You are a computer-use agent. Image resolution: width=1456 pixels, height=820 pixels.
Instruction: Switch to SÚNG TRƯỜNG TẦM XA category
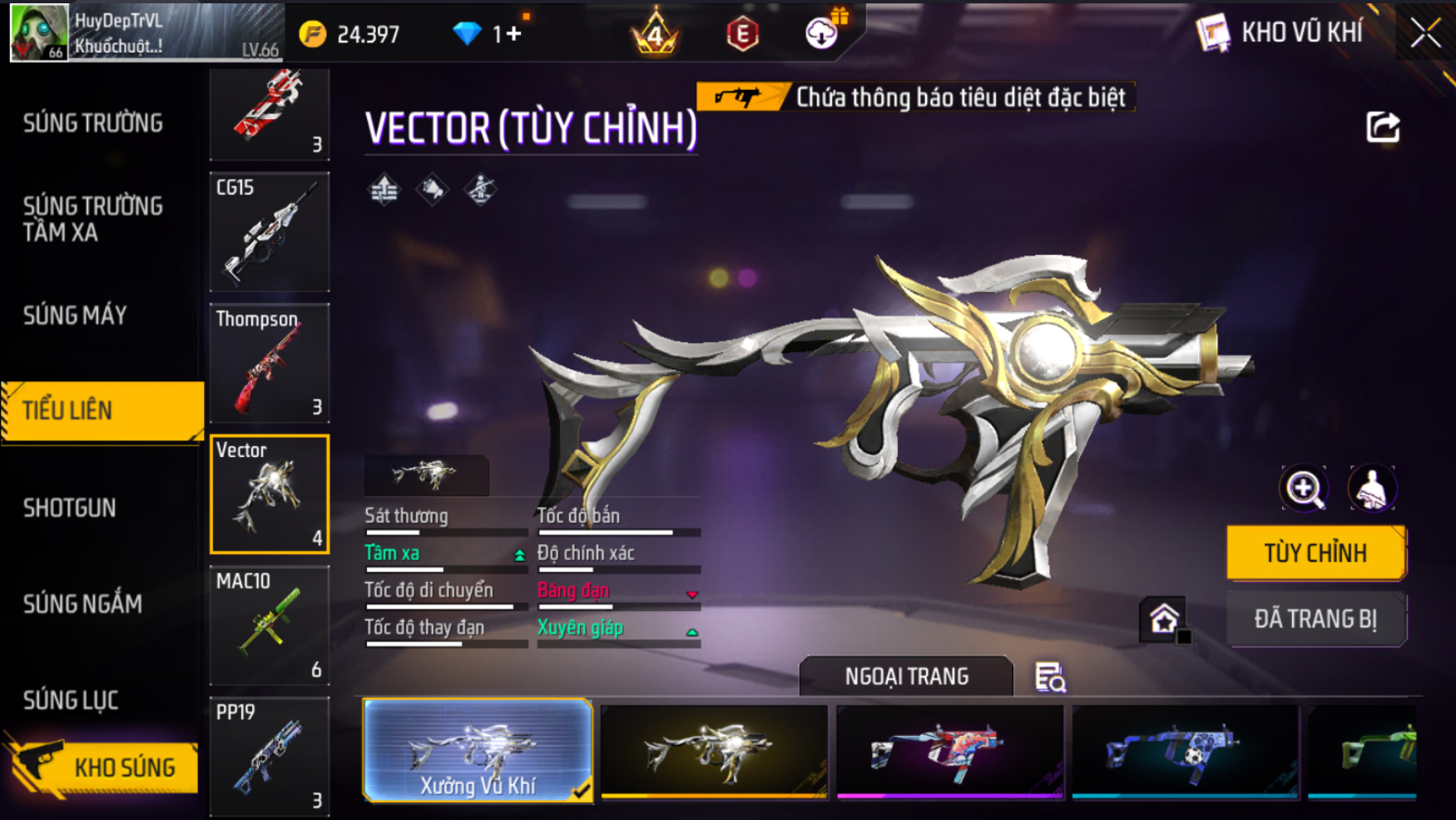tap(93, 219)
